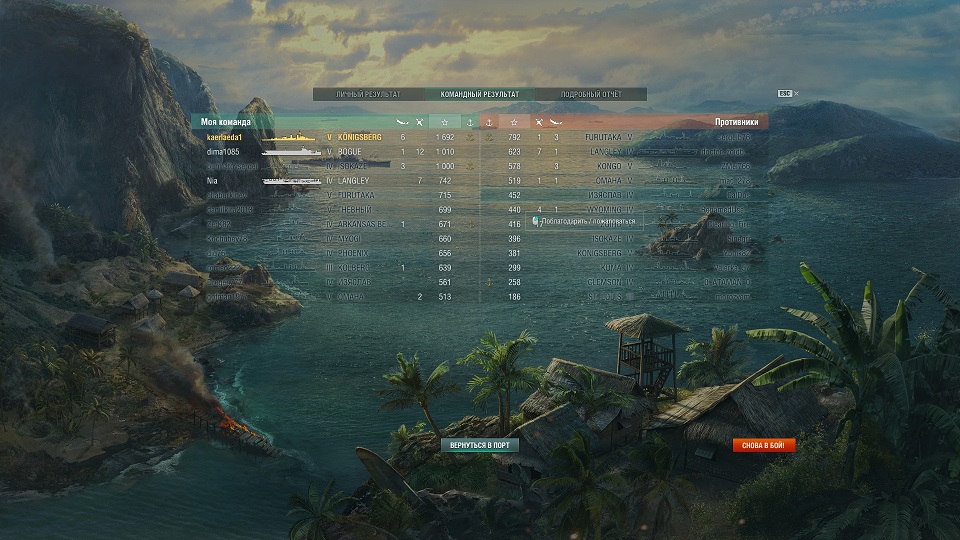Screen dimensions: 960x540
Task: Click the Вернуться в порт button
Action: click(480, 445)
